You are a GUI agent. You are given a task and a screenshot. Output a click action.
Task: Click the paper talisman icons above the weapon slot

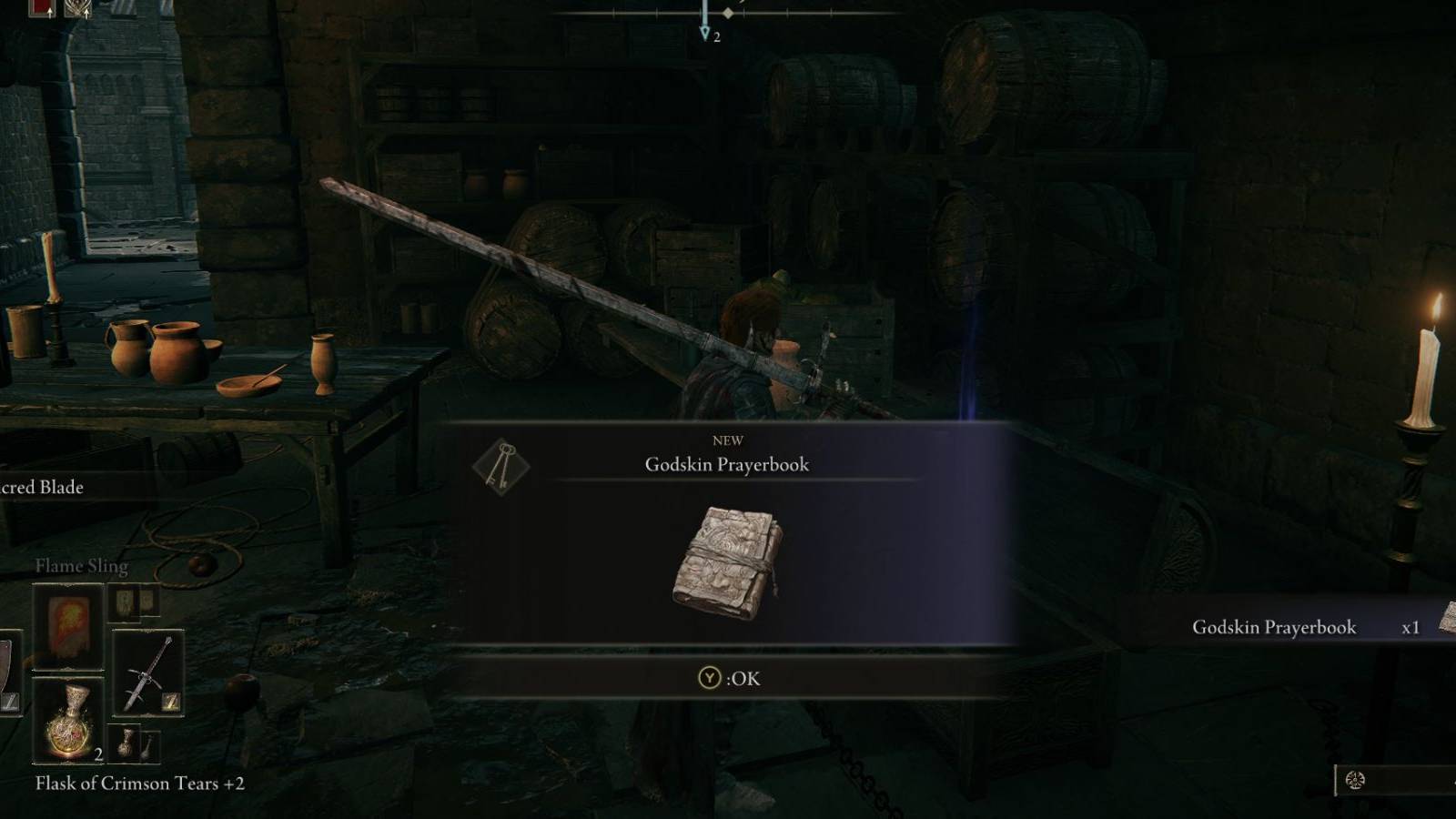tap(132, 603)
